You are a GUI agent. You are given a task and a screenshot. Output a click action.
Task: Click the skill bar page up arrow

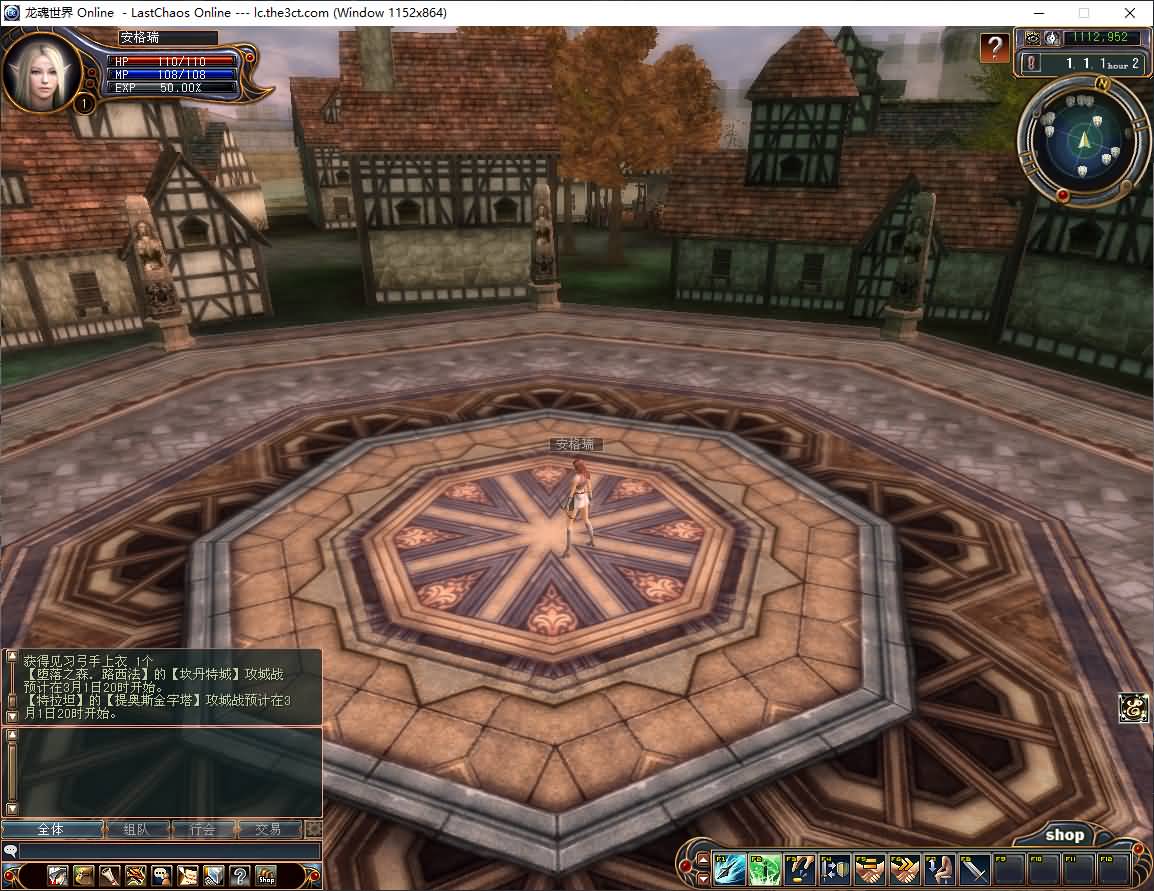click(703, 858)
